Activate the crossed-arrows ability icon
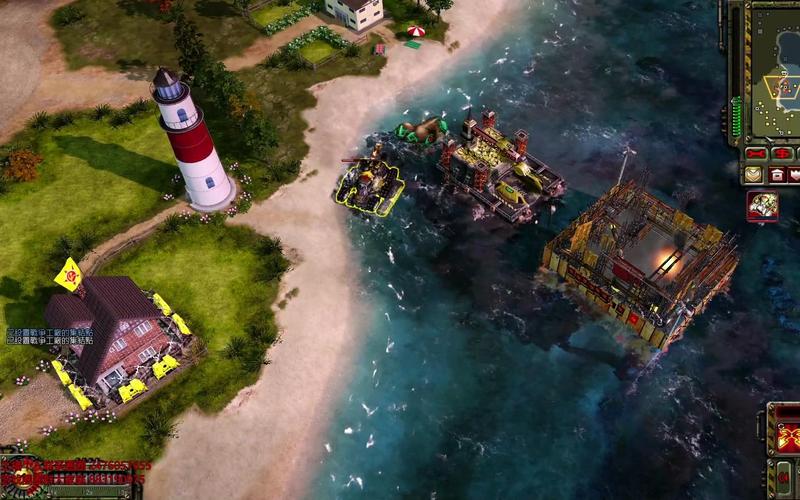 786,438
